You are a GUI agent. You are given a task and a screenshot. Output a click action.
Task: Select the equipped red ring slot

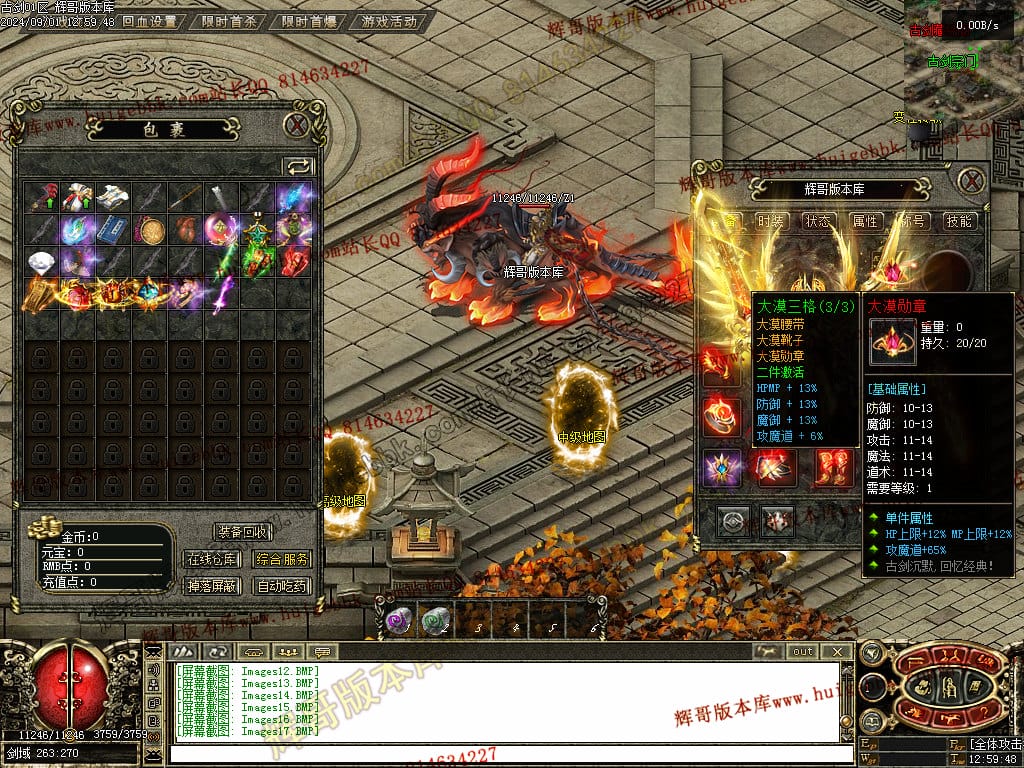pos(721,414)
